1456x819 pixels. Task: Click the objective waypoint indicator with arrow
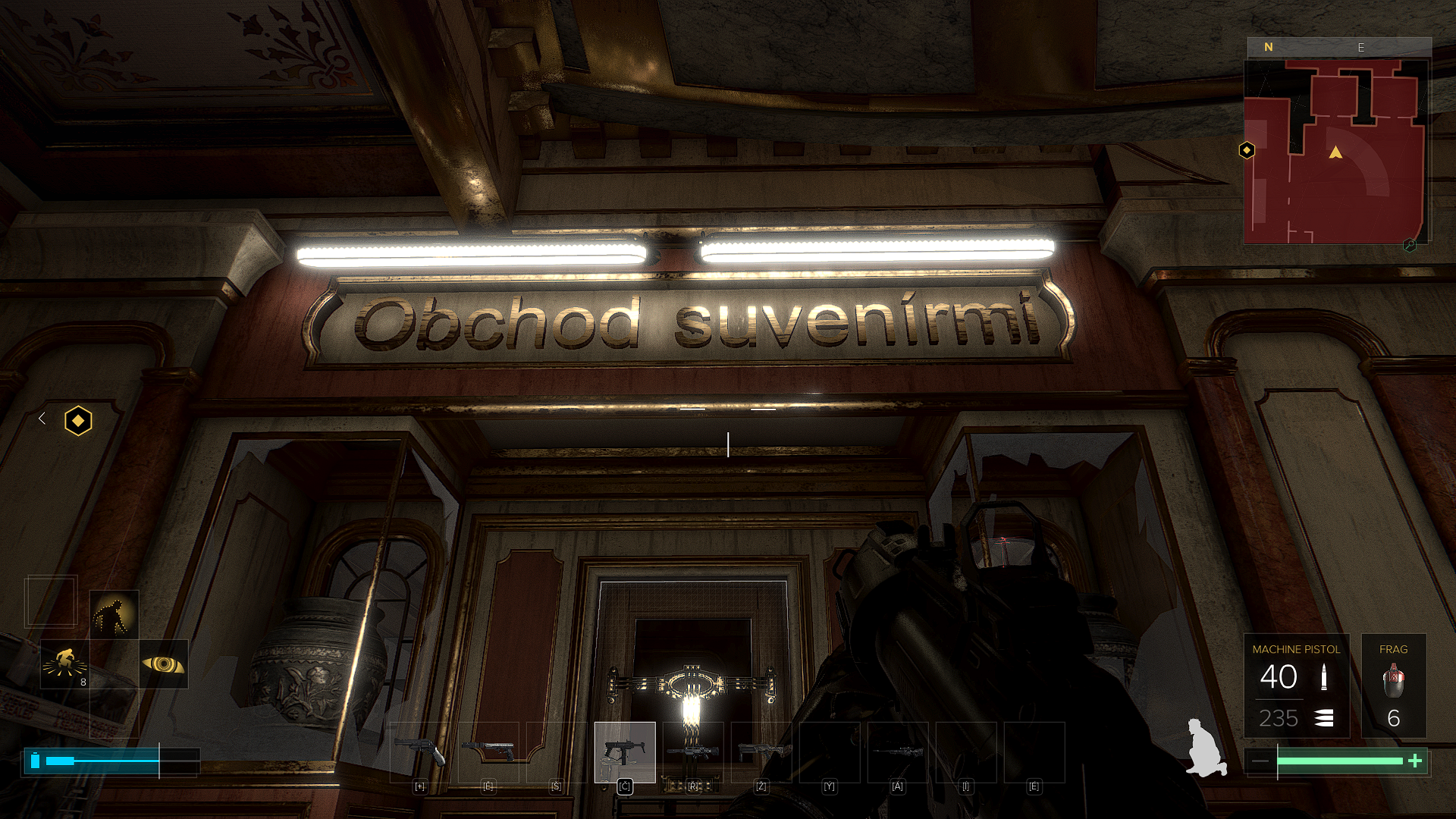click(x=78, y=420)
